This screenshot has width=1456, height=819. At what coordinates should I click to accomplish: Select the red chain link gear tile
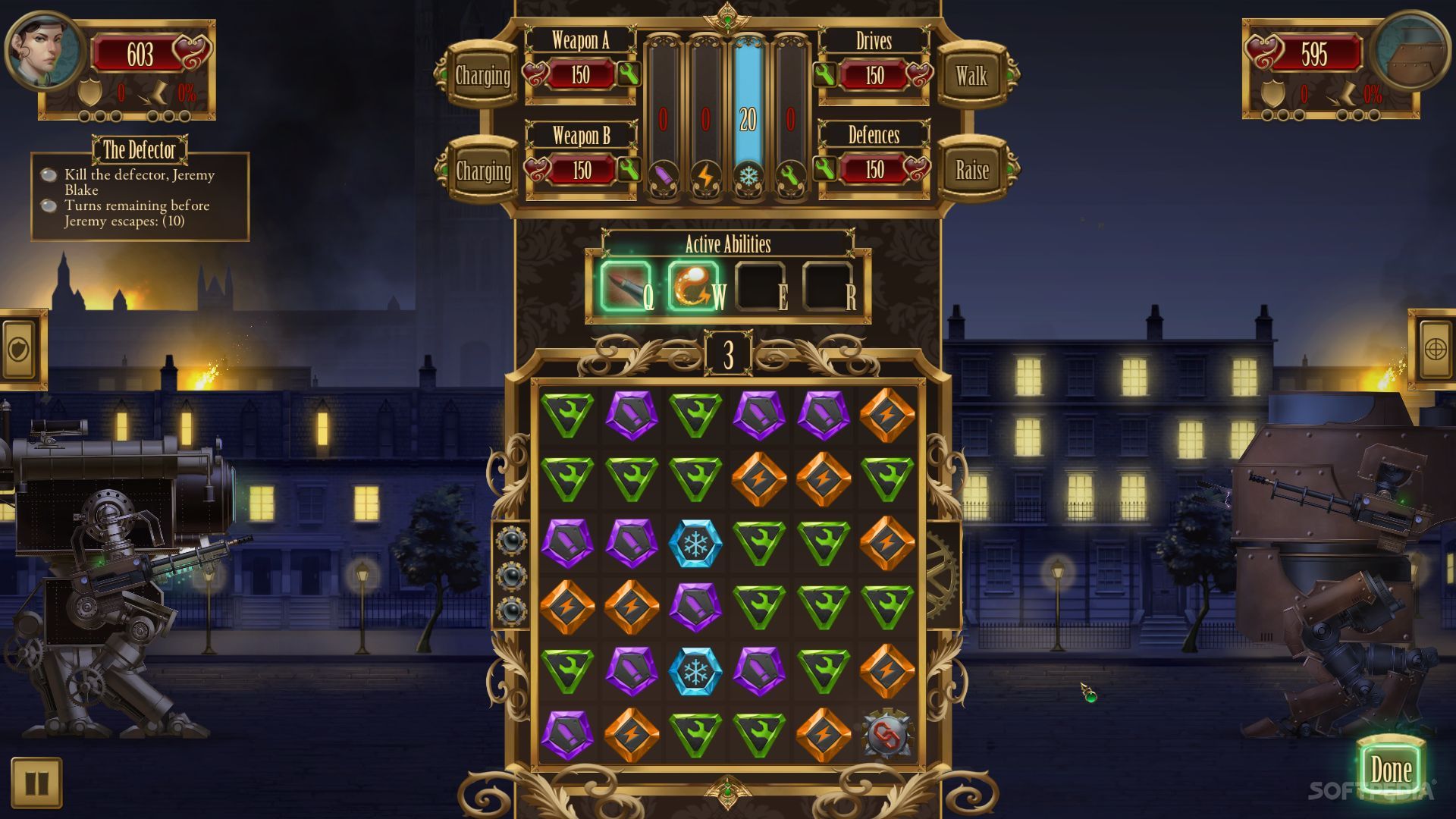(x=886, y=734)
